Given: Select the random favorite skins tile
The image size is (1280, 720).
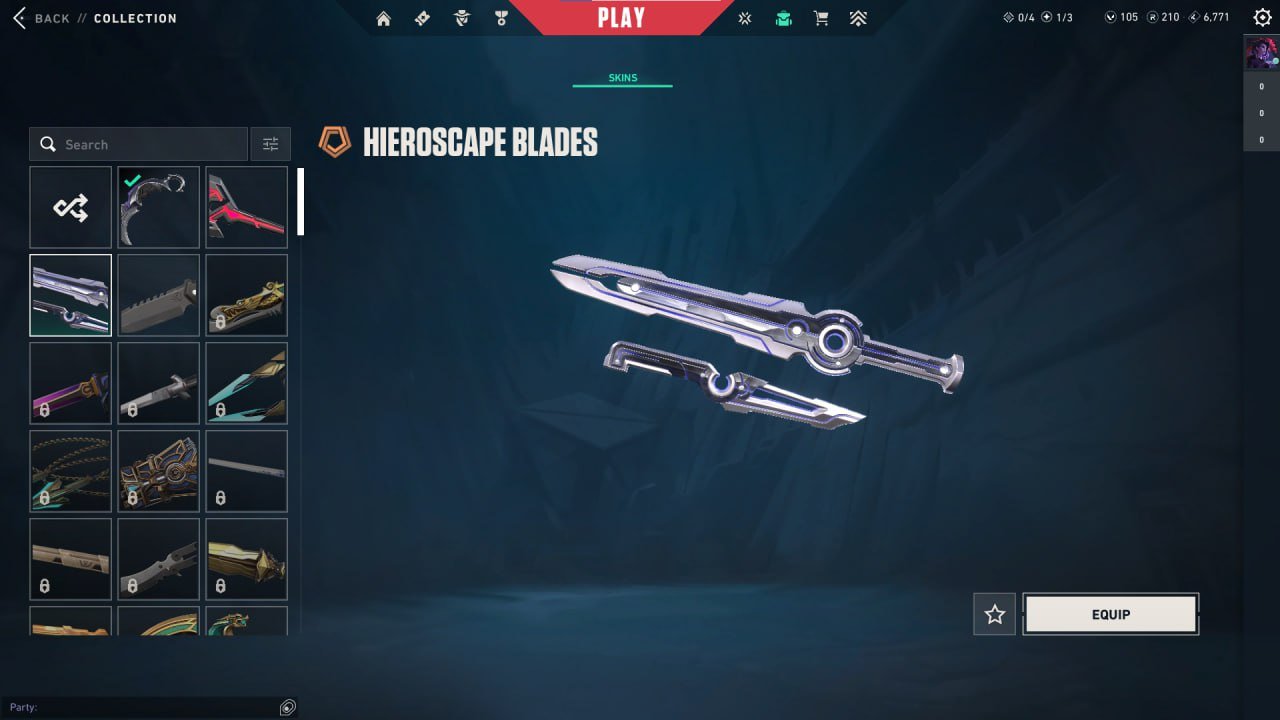Looking at the screenshot, I should pyautogui.click(x=70, y=206).
